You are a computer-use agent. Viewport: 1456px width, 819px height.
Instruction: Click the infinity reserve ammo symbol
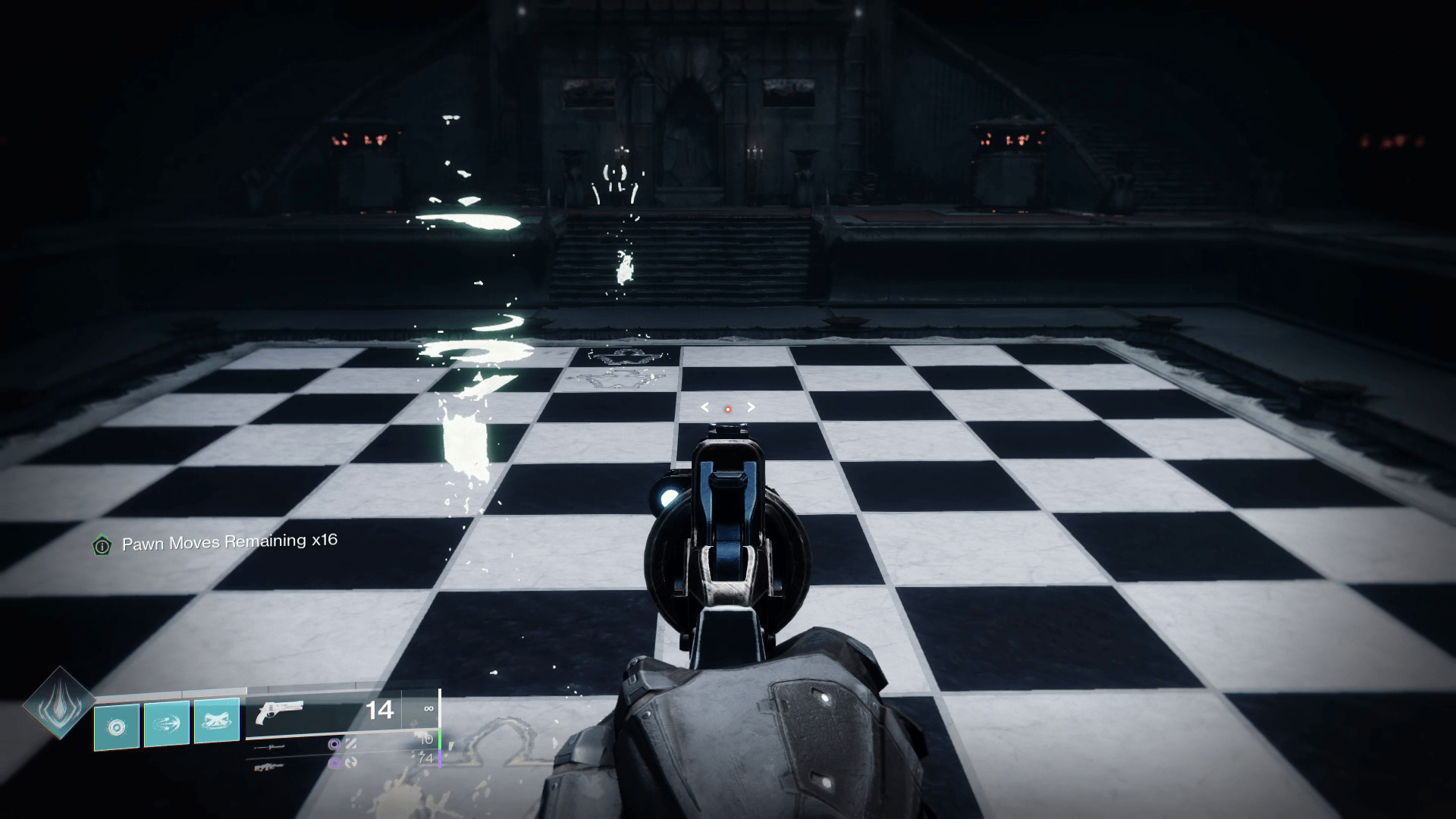tap(429, 709)
